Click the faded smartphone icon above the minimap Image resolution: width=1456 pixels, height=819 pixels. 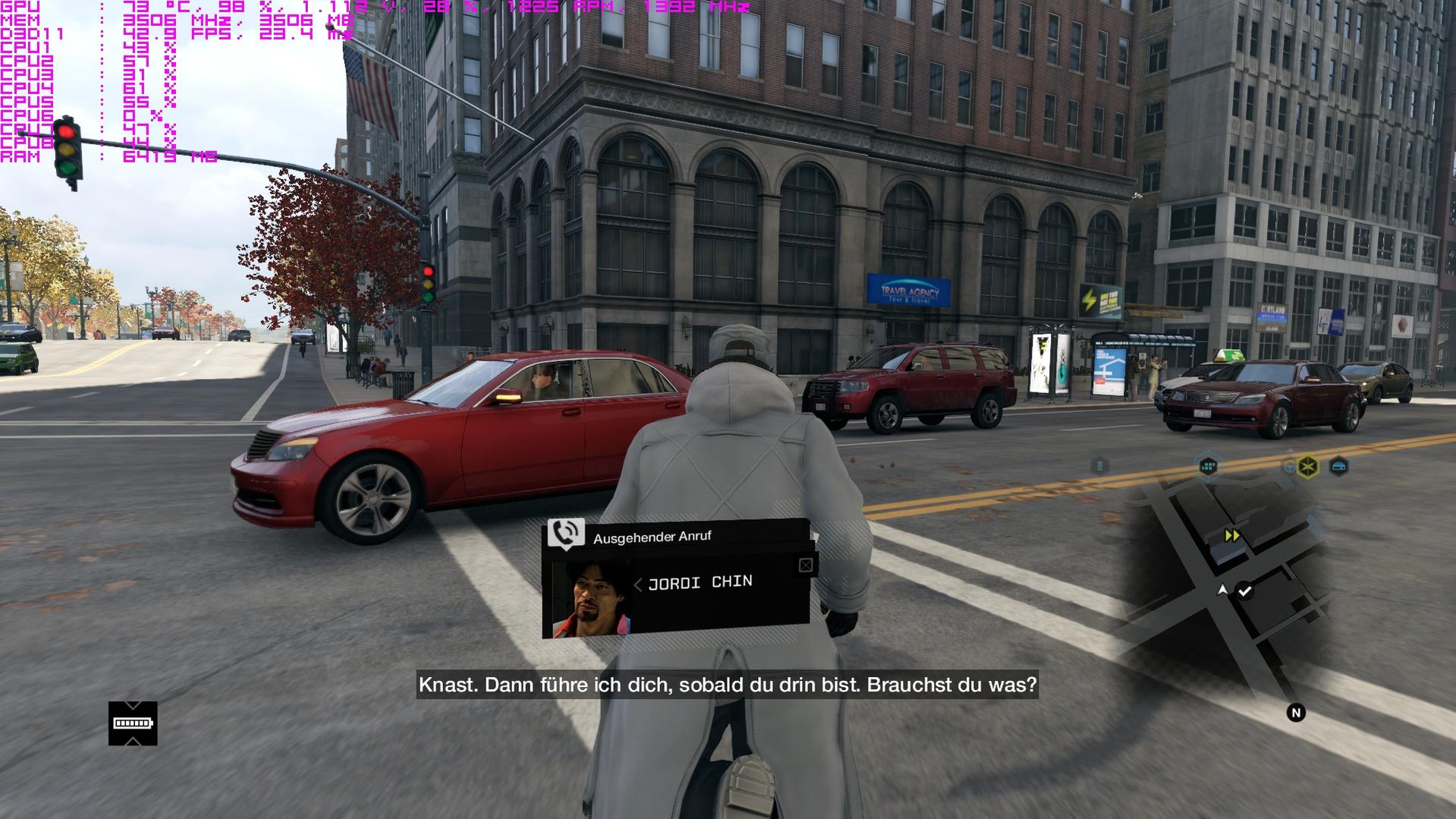click(1099, 465)
